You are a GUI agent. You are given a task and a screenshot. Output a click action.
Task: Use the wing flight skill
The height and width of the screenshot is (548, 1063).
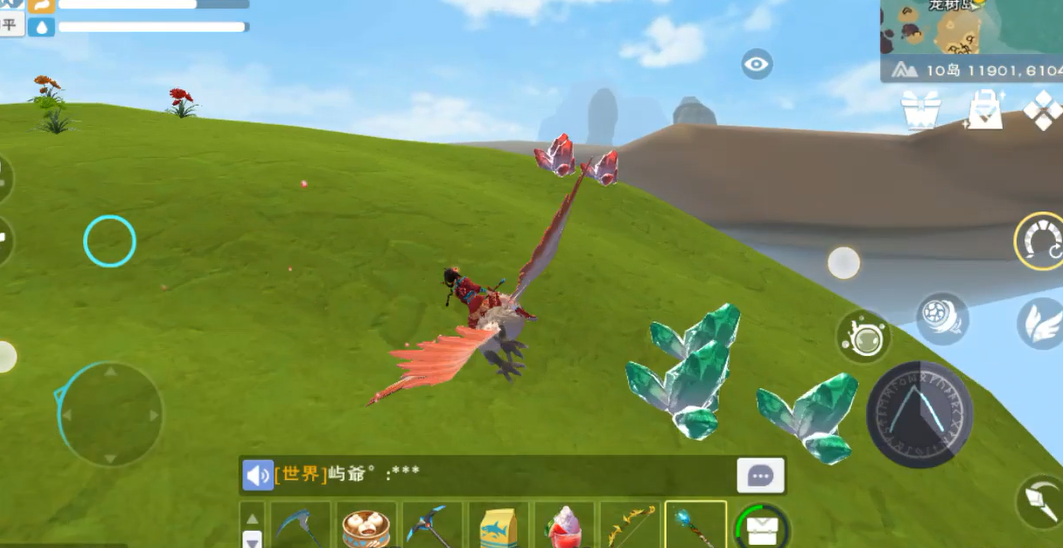coord(1041,323)
